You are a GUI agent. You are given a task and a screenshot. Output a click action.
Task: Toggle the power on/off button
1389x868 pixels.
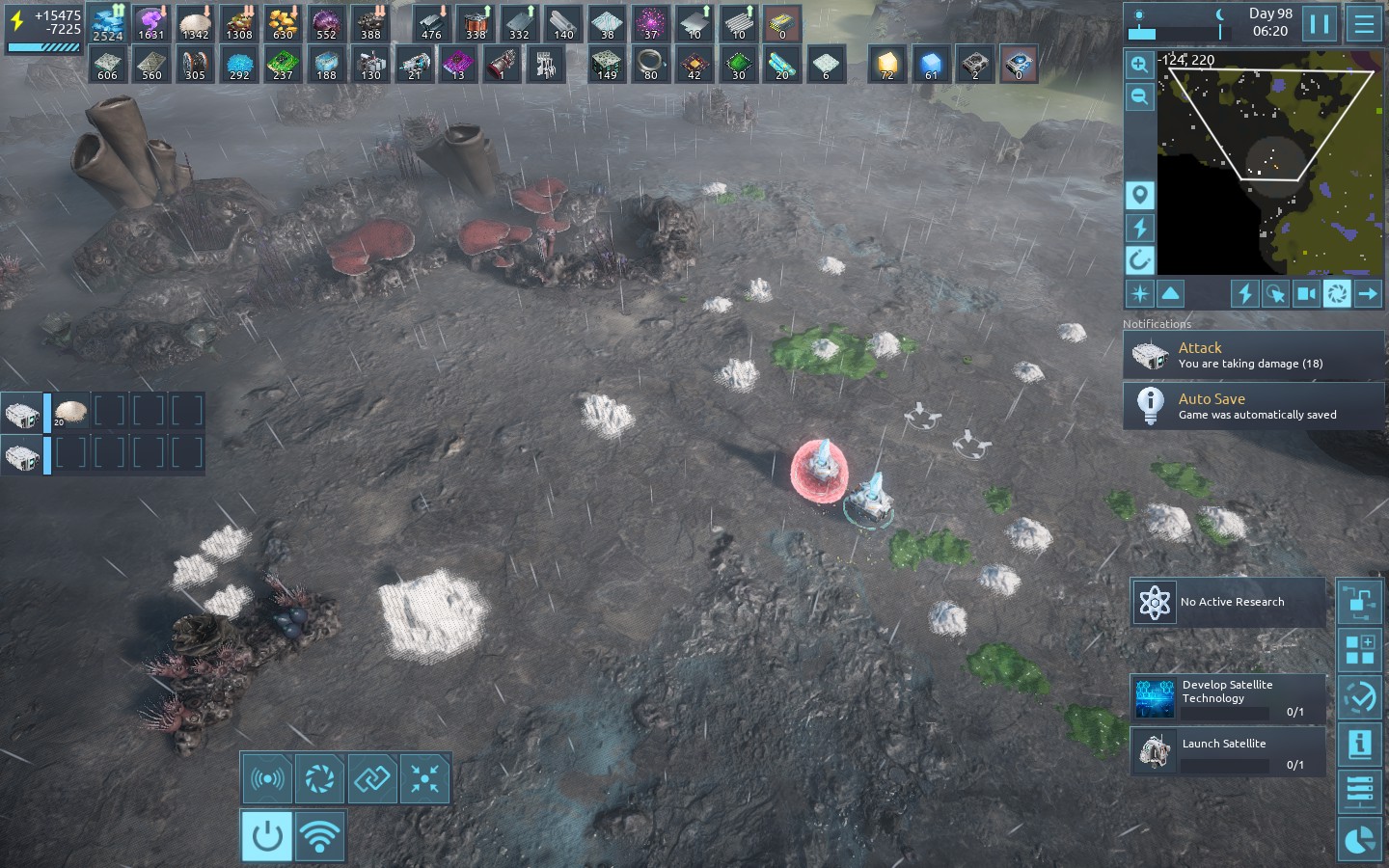click(266, 836)
